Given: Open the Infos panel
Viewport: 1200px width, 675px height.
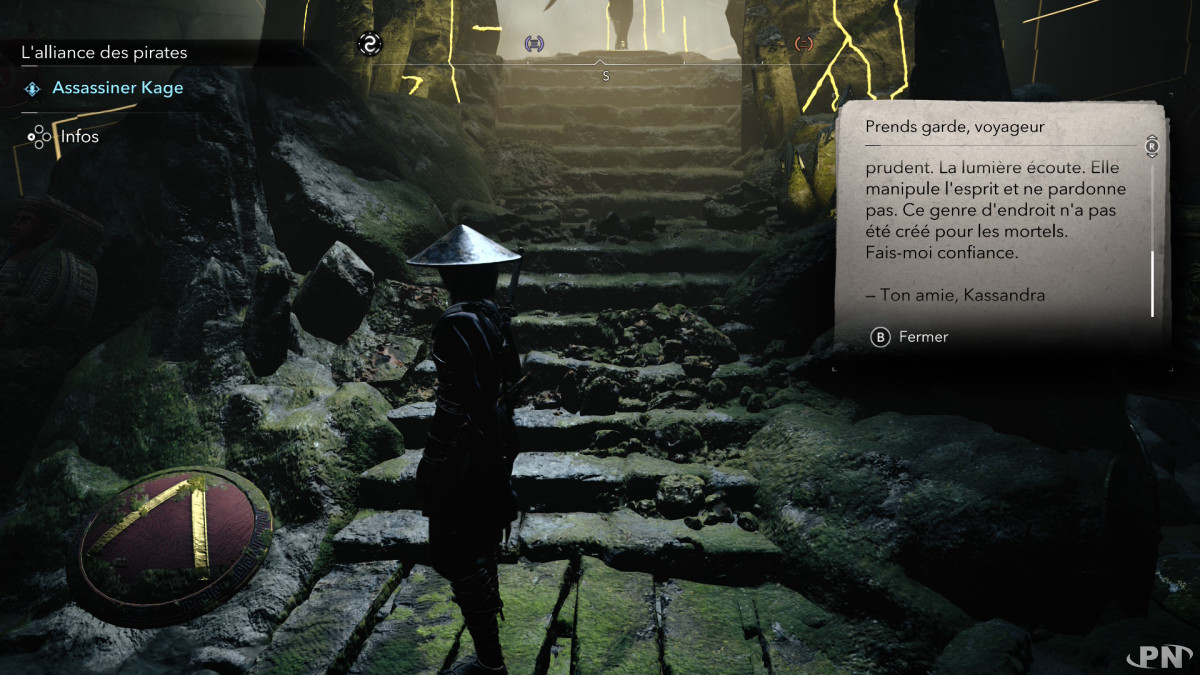Looking at the screenshot, I should coord(79,136).
